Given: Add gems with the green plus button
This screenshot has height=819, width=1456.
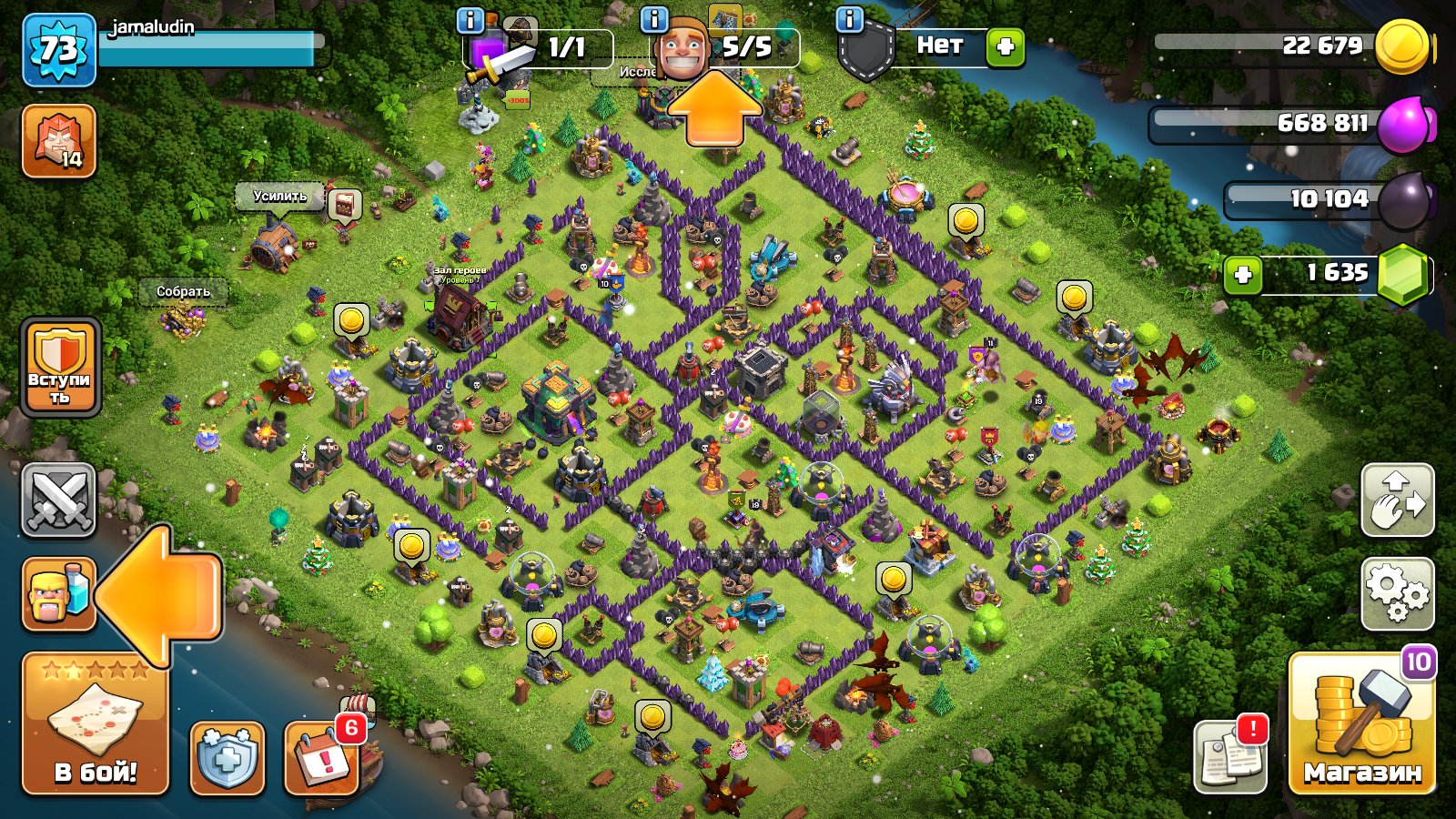Looking at the screenshot, I should tap(1242, 275).
